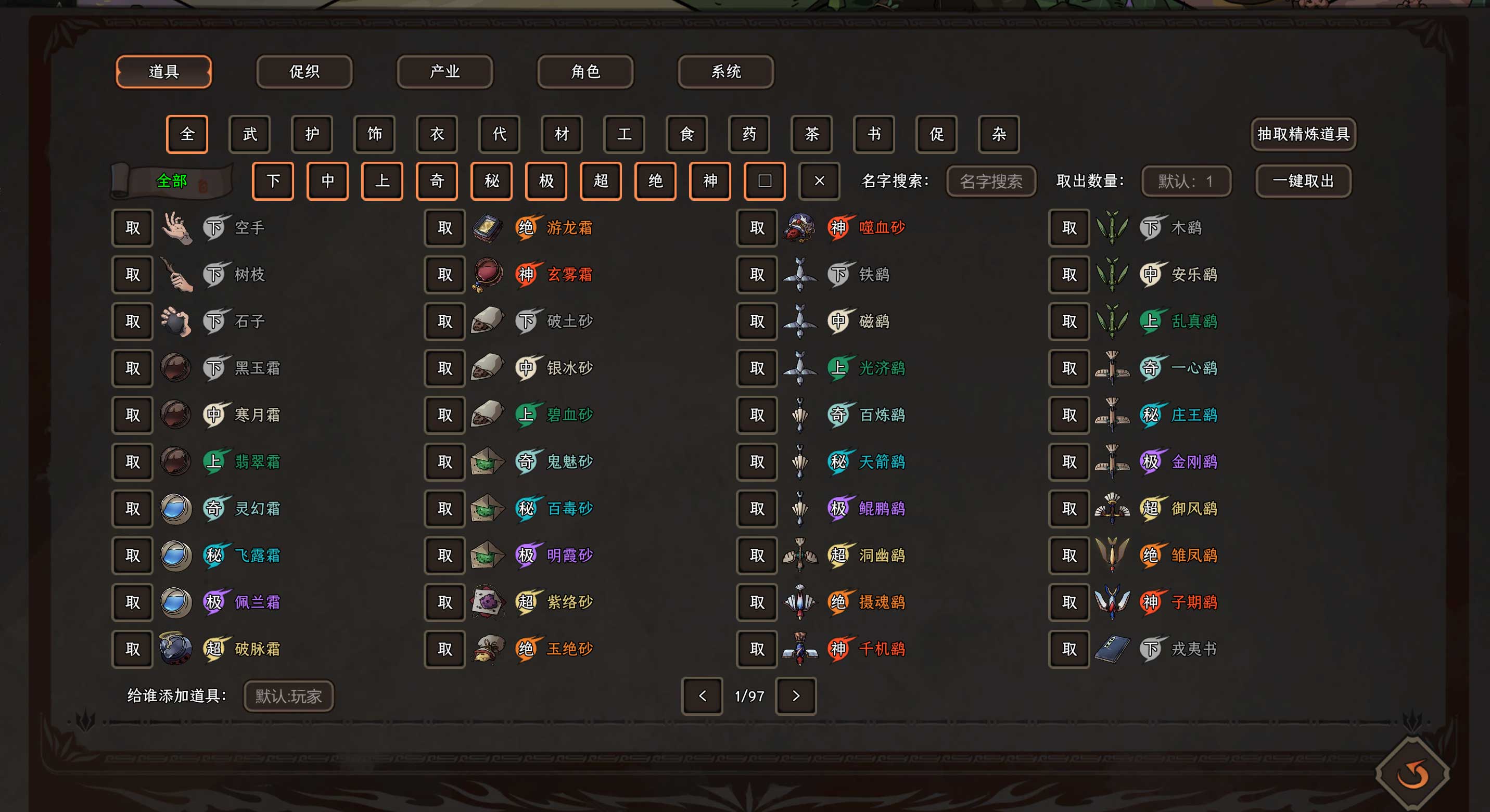This screenshot has height=812, width=1490.
Task: Switch to the 促织 tab
Action: [x=304, y=72]
